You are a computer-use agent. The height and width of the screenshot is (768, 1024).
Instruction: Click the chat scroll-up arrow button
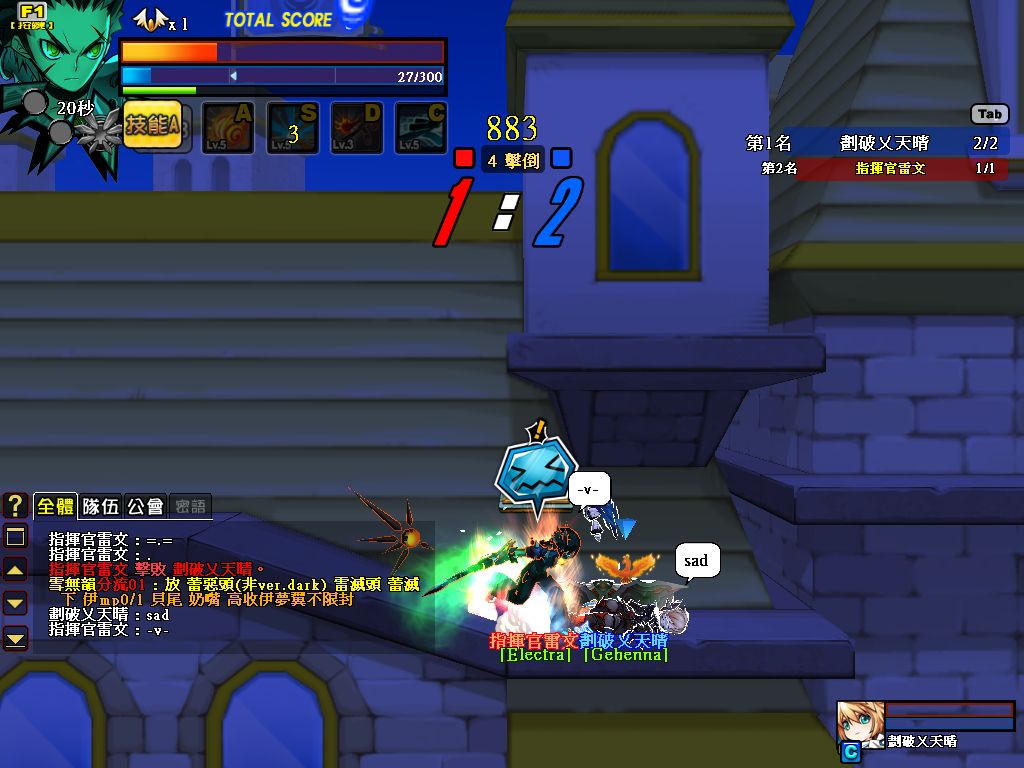pyautogui.click(x=15, y=570)
